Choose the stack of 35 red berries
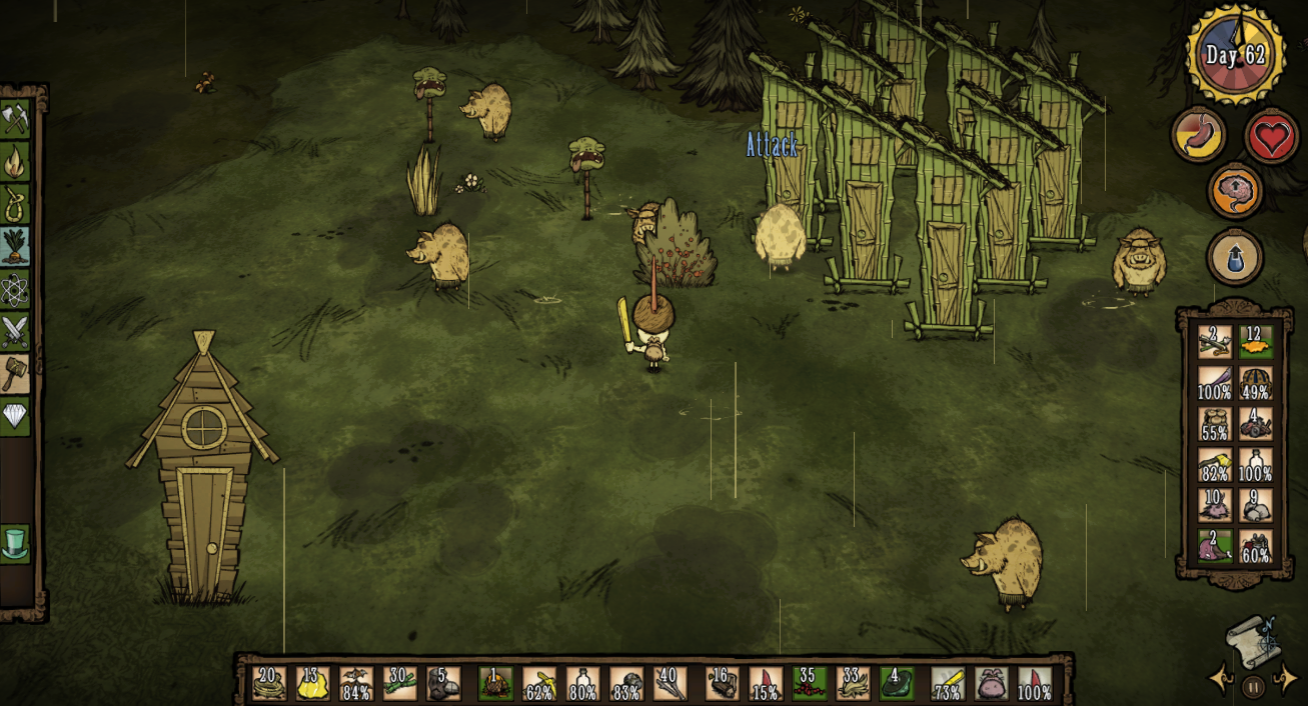 (810, 683)
